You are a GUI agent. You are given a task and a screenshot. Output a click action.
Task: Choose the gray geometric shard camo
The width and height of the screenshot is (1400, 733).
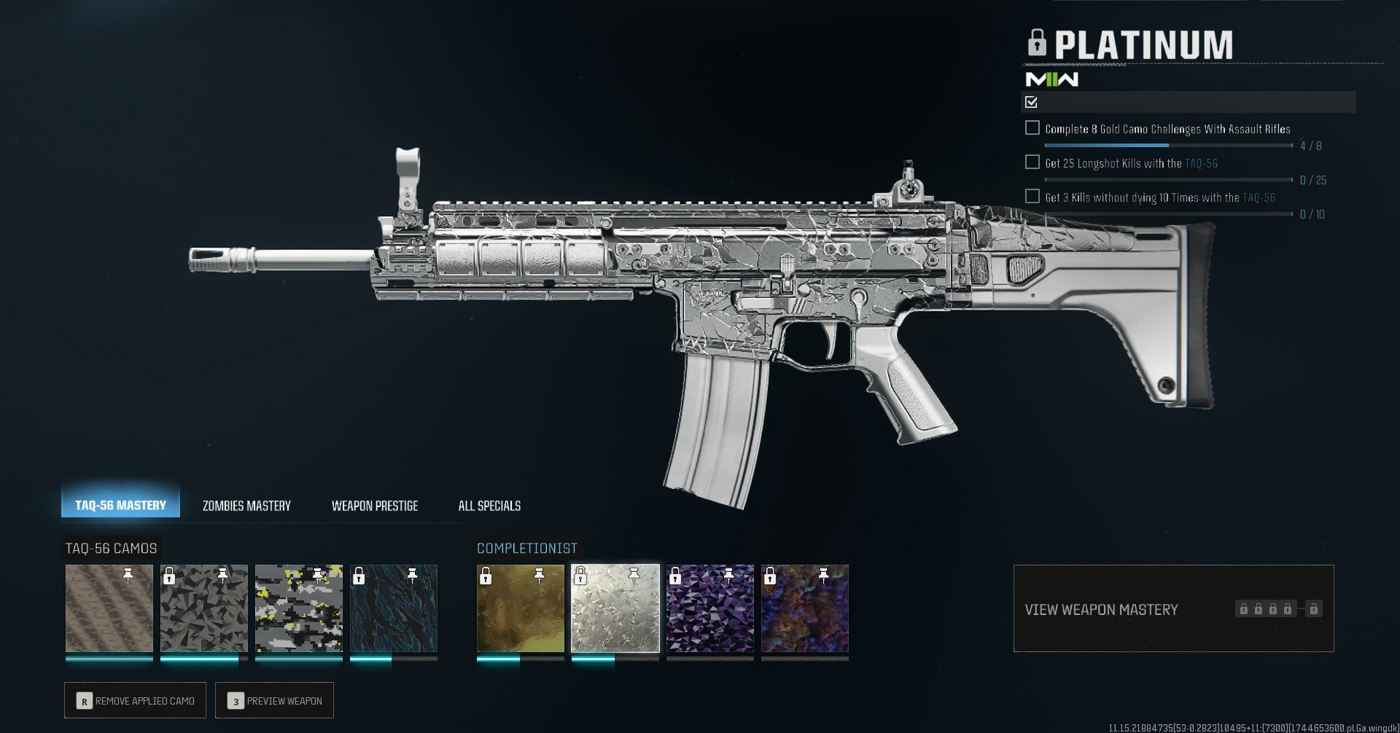pyautogui.click(x=204, y=608)
